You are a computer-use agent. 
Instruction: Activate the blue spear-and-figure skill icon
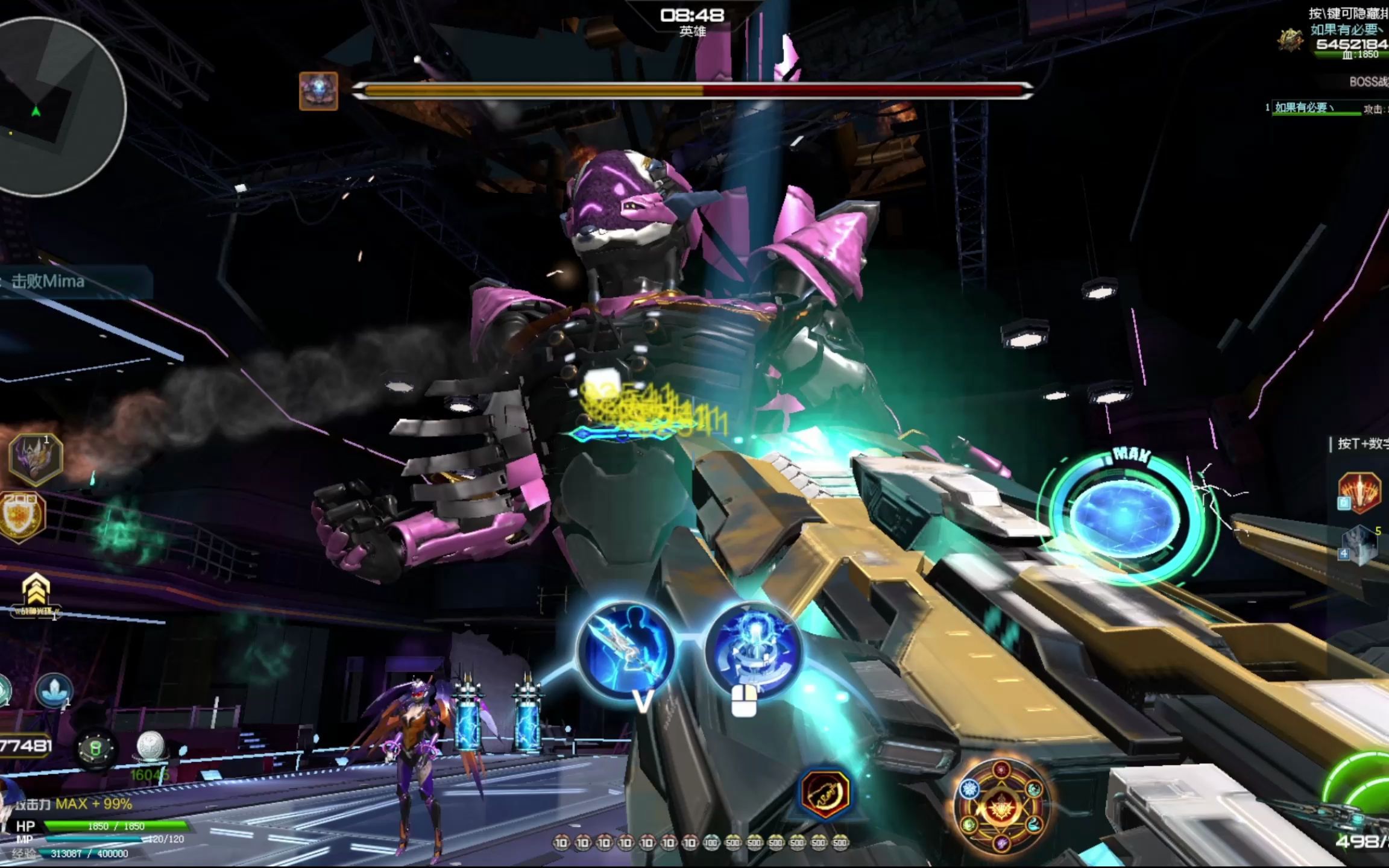pos(625,649)
